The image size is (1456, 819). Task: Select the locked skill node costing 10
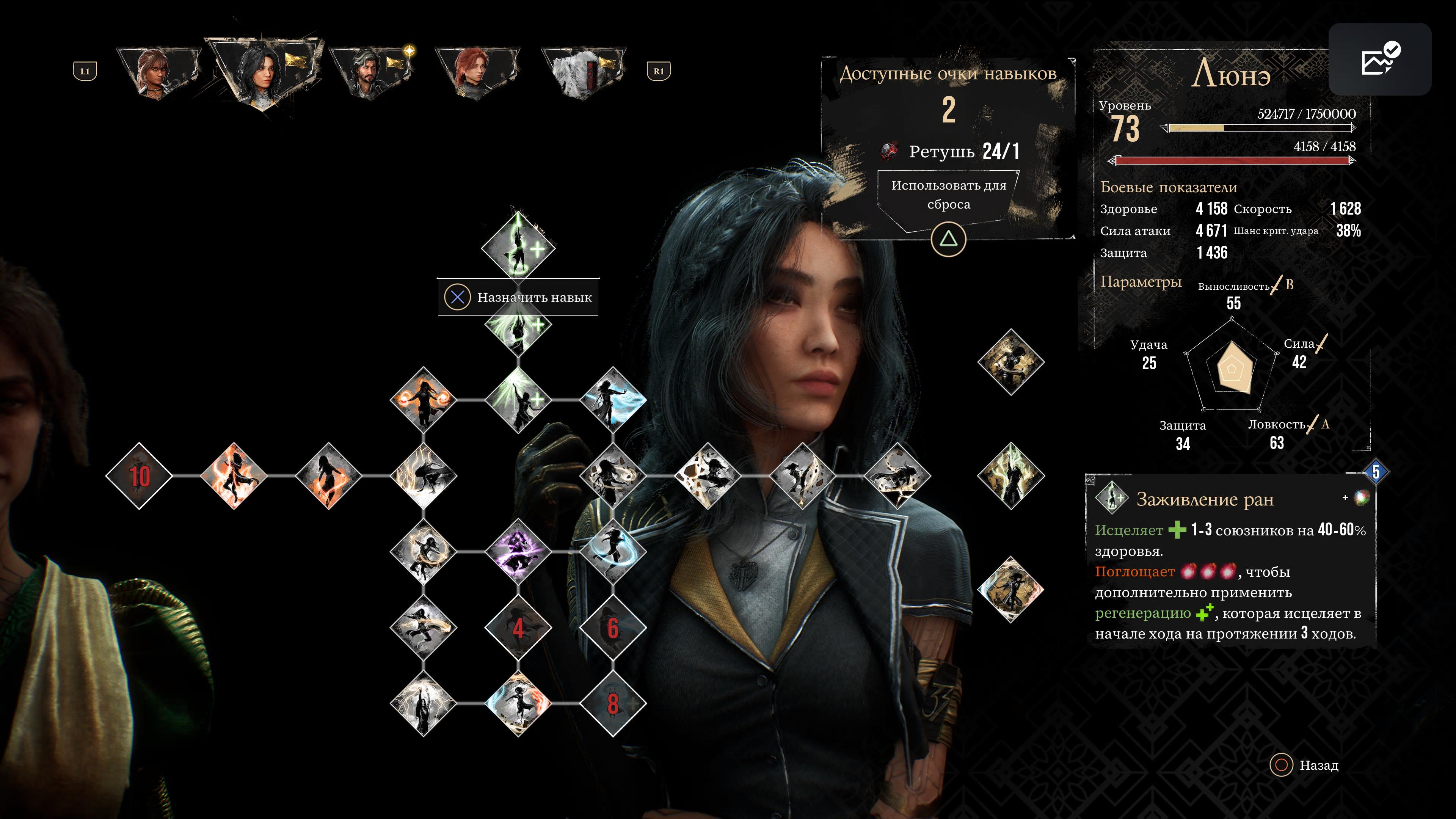coord(139,476)
